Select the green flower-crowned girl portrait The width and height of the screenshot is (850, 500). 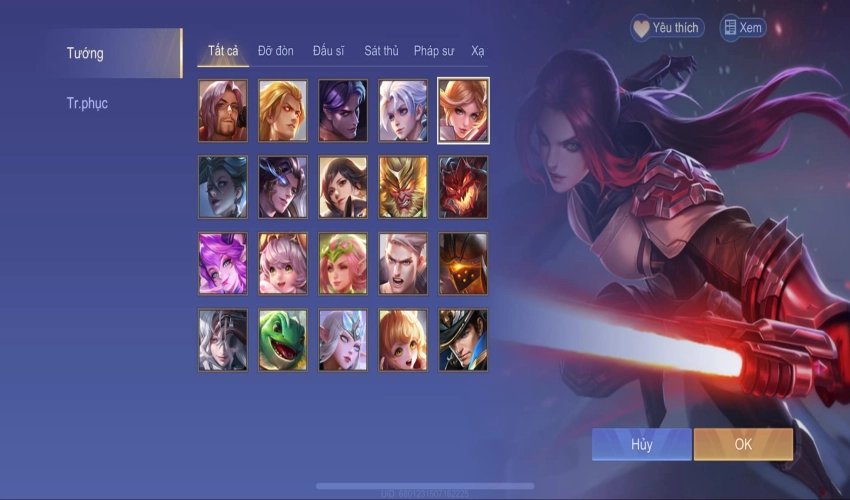click(x=343, y=264)
